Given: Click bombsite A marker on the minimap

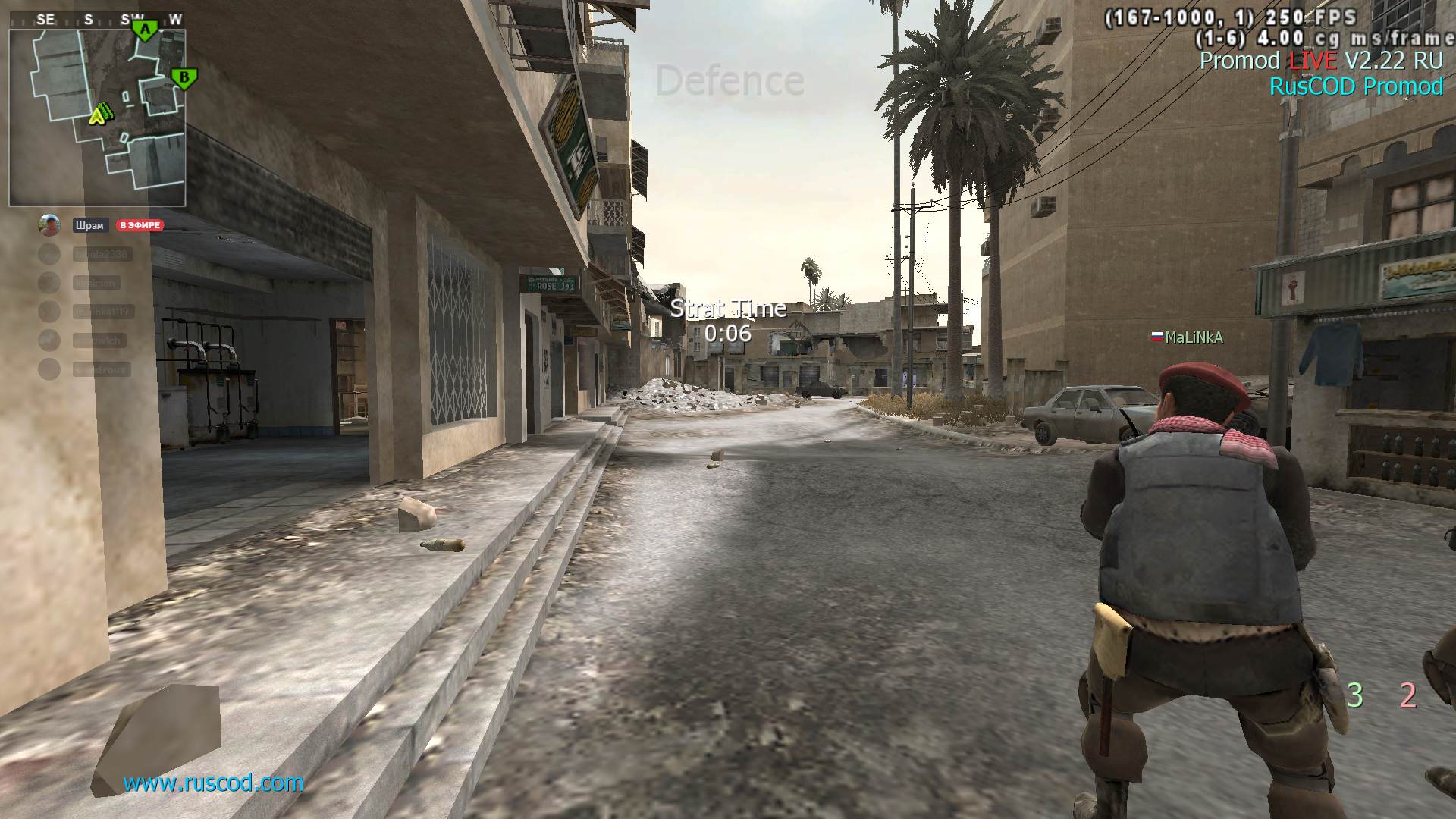Looking at the screenshot, I should [144, 27].
